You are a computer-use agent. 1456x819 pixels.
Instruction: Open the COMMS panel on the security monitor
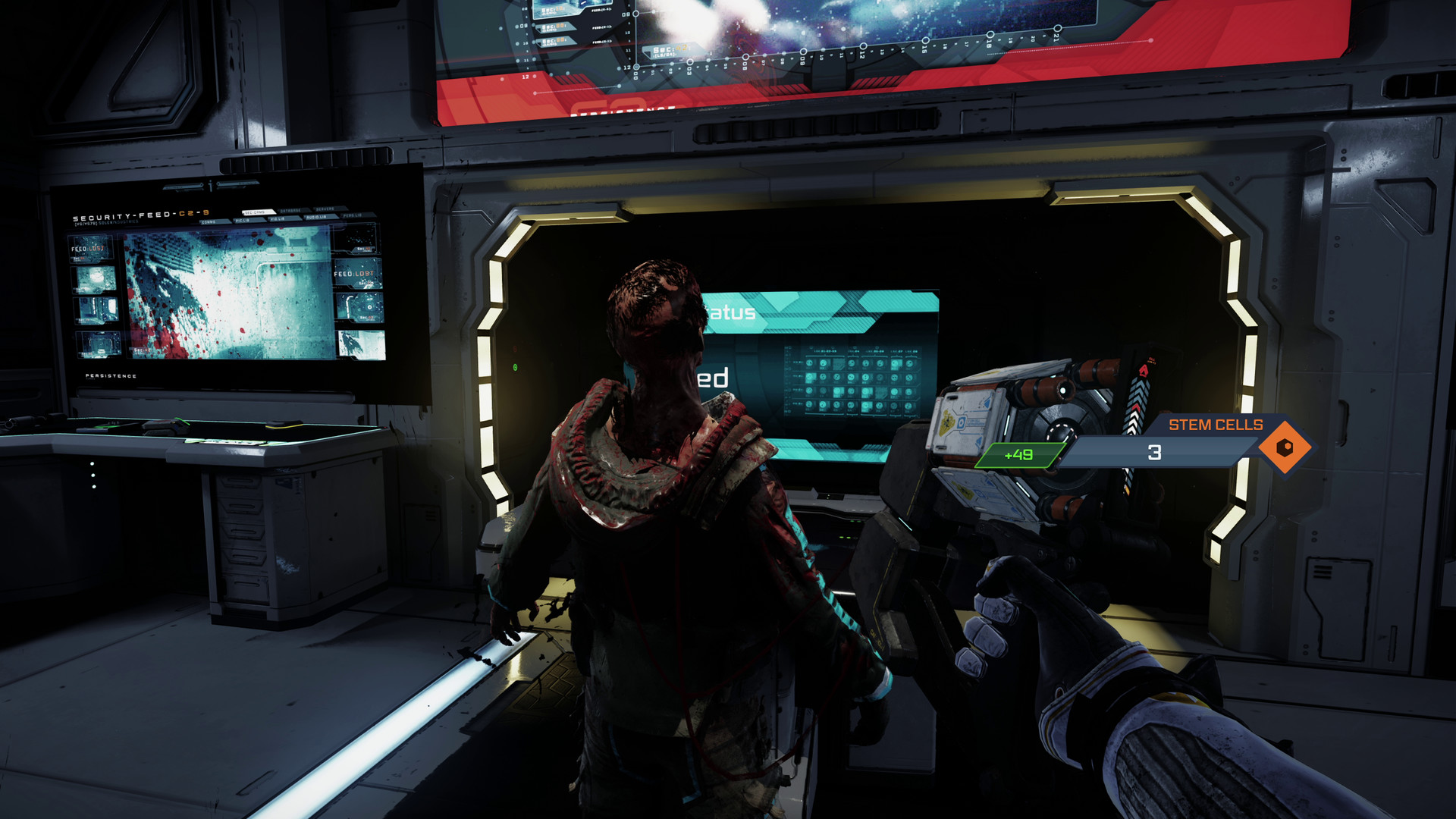tap(209, 222)
